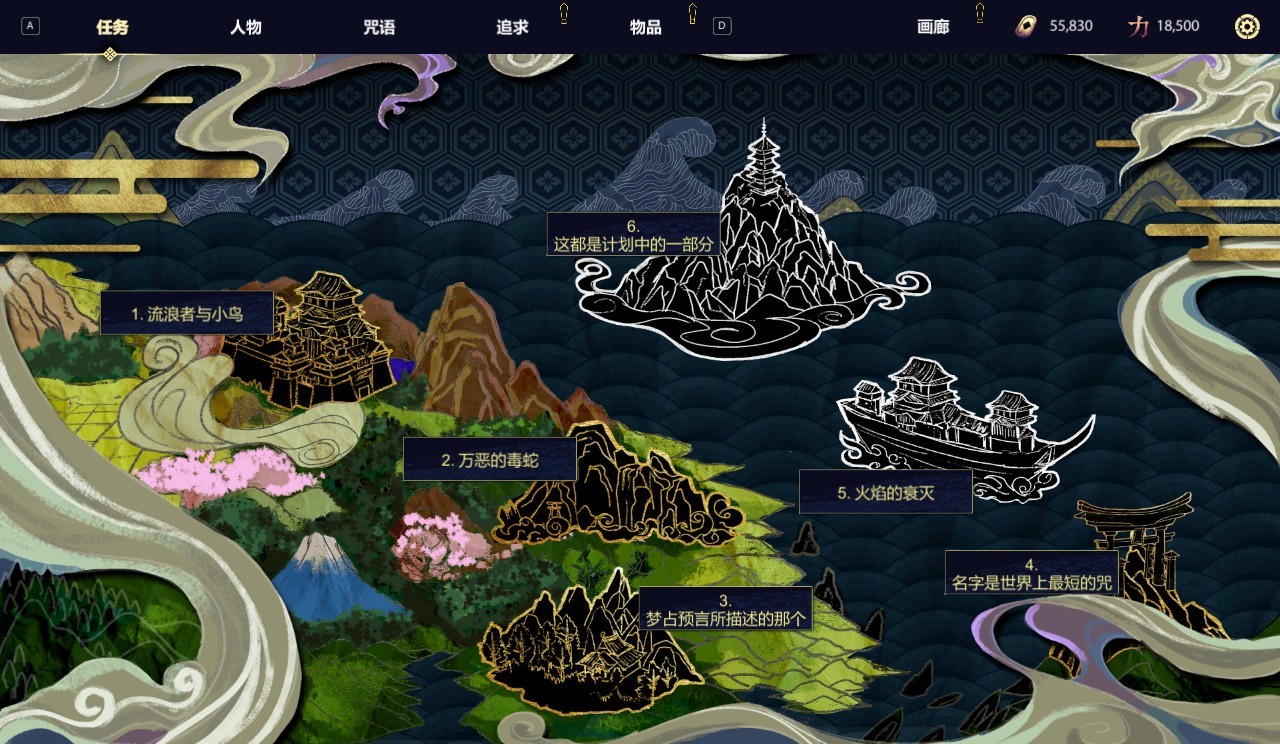Choose mission 2 万恶的毒蛇
This screenshot has width=1280, height=744.
[x=490, y=460]
